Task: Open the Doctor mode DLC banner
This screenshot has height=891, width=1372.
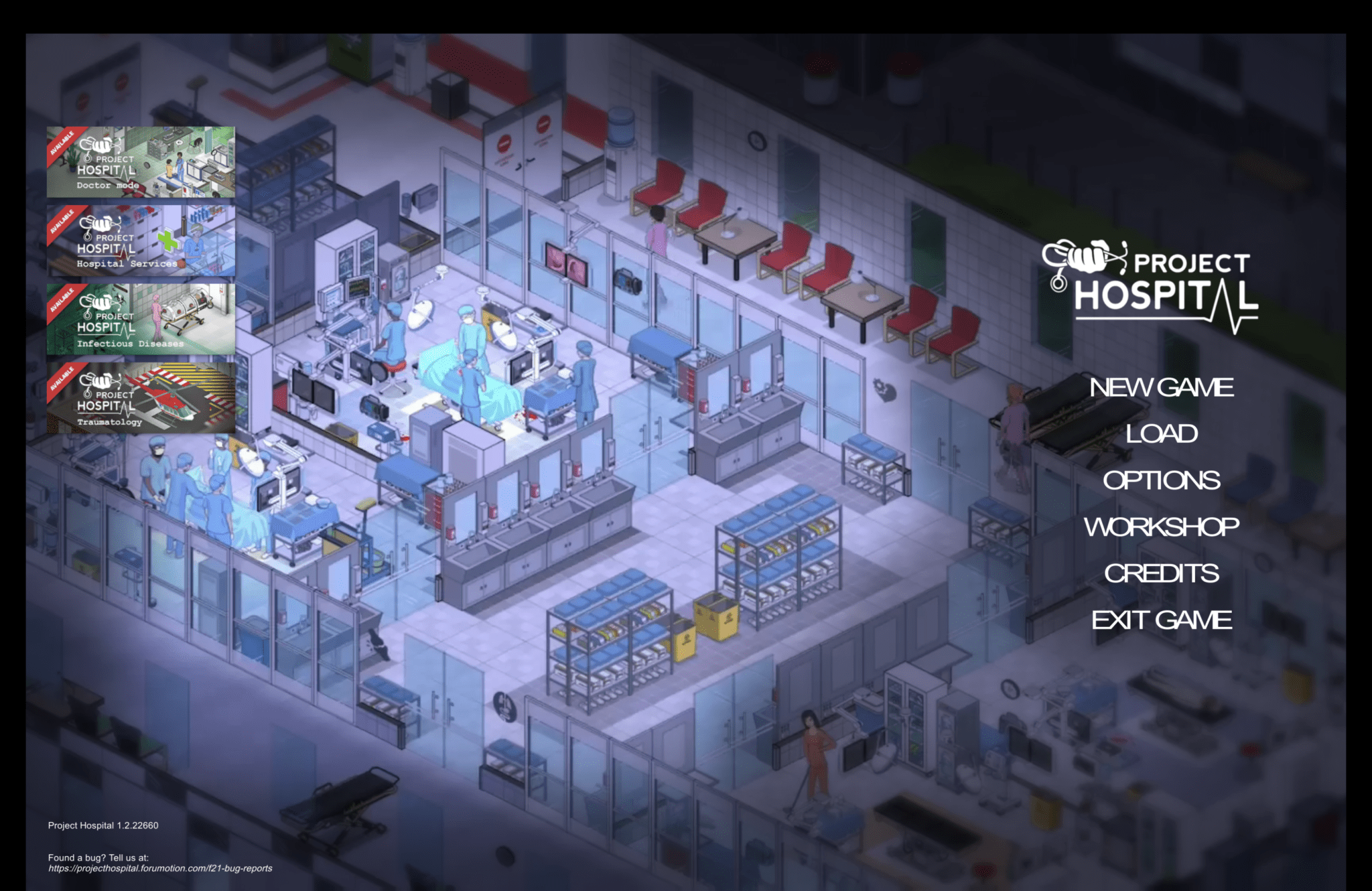Action: tap(141, 162)
